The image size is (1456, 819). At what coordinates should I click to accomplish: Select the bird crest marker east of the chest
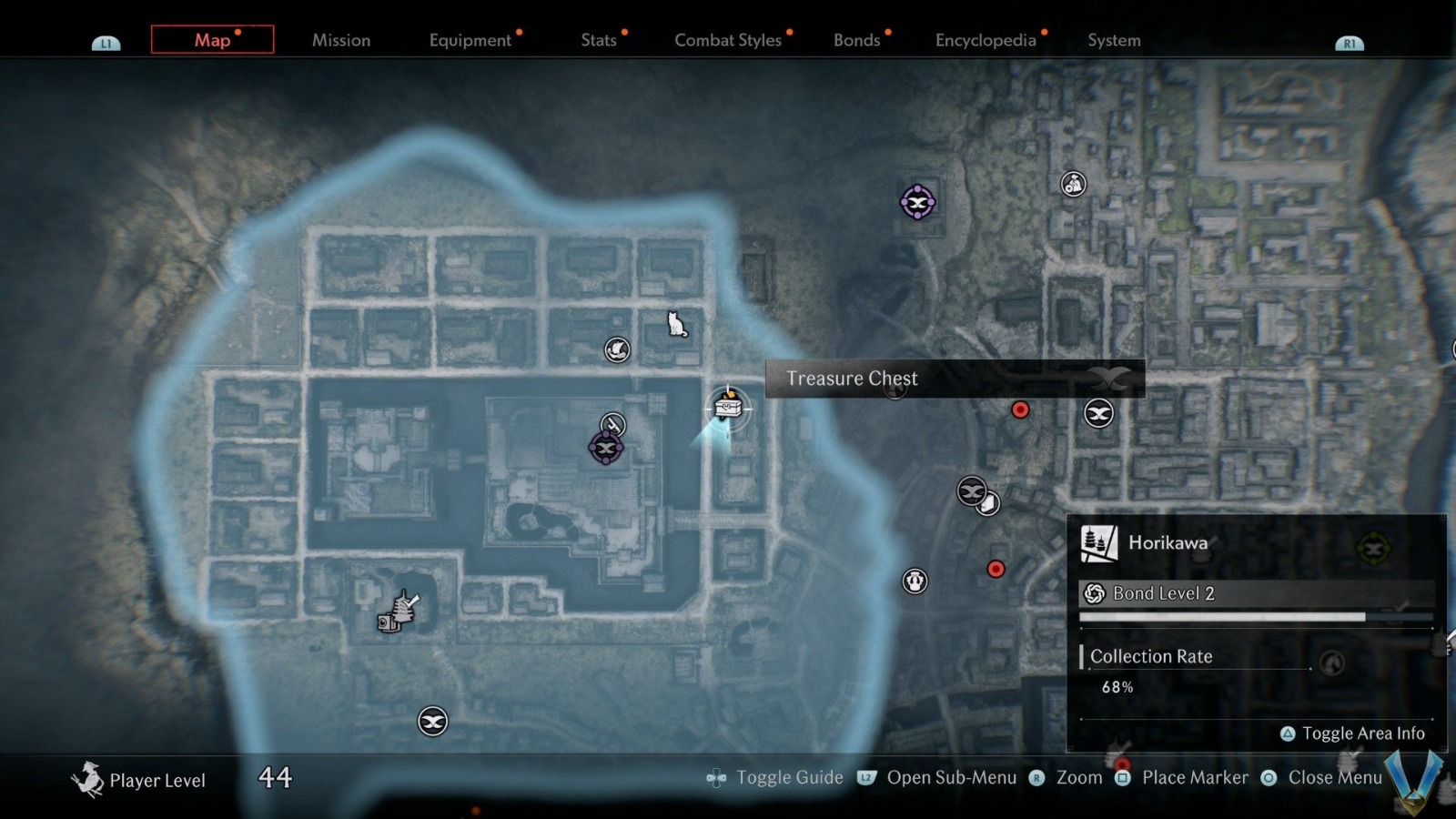[1098, 412]
